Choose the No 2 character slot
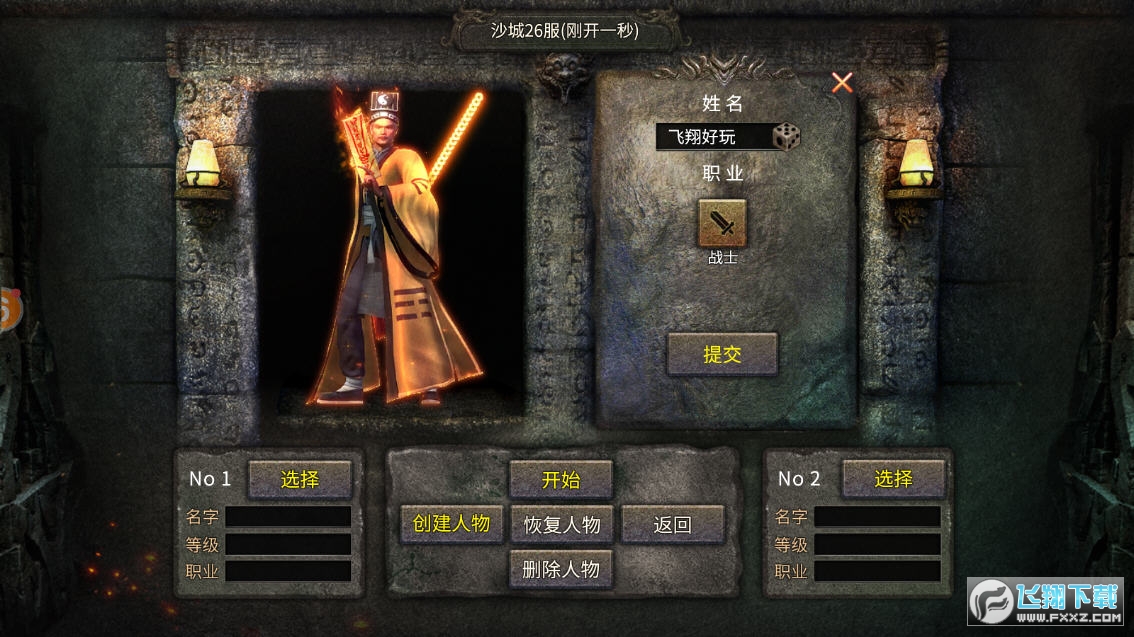This screenshot has height=637, width=1134. (x=893, y=479)
